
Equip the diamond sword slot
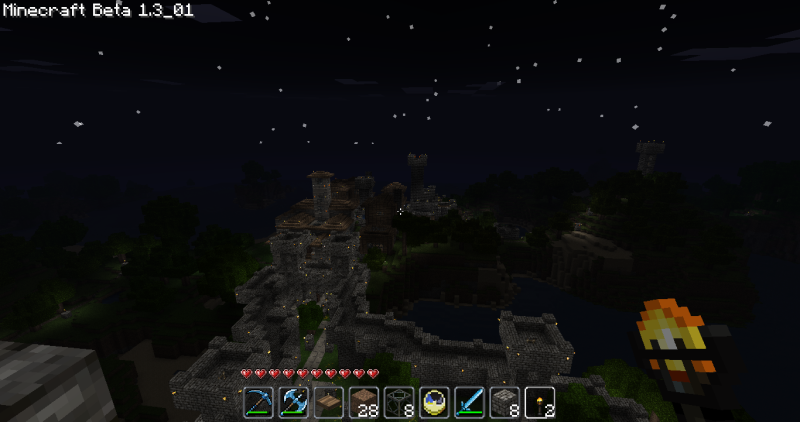tap(469, 402)
